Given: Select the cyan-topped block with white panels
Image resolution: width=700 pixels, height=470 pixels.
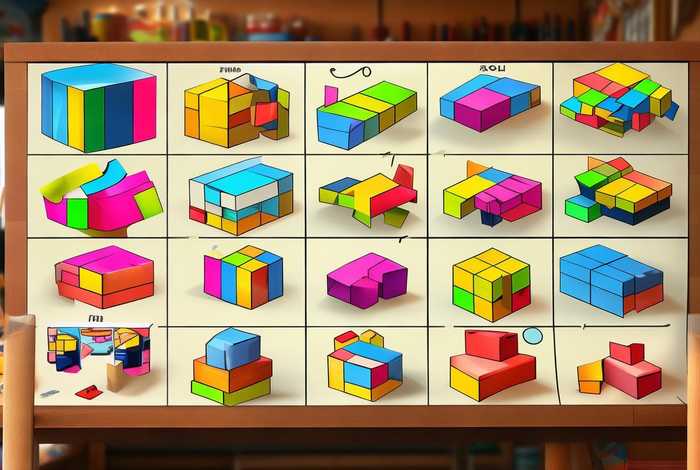Looking at the screenshot, I should [x=240, y=193].
